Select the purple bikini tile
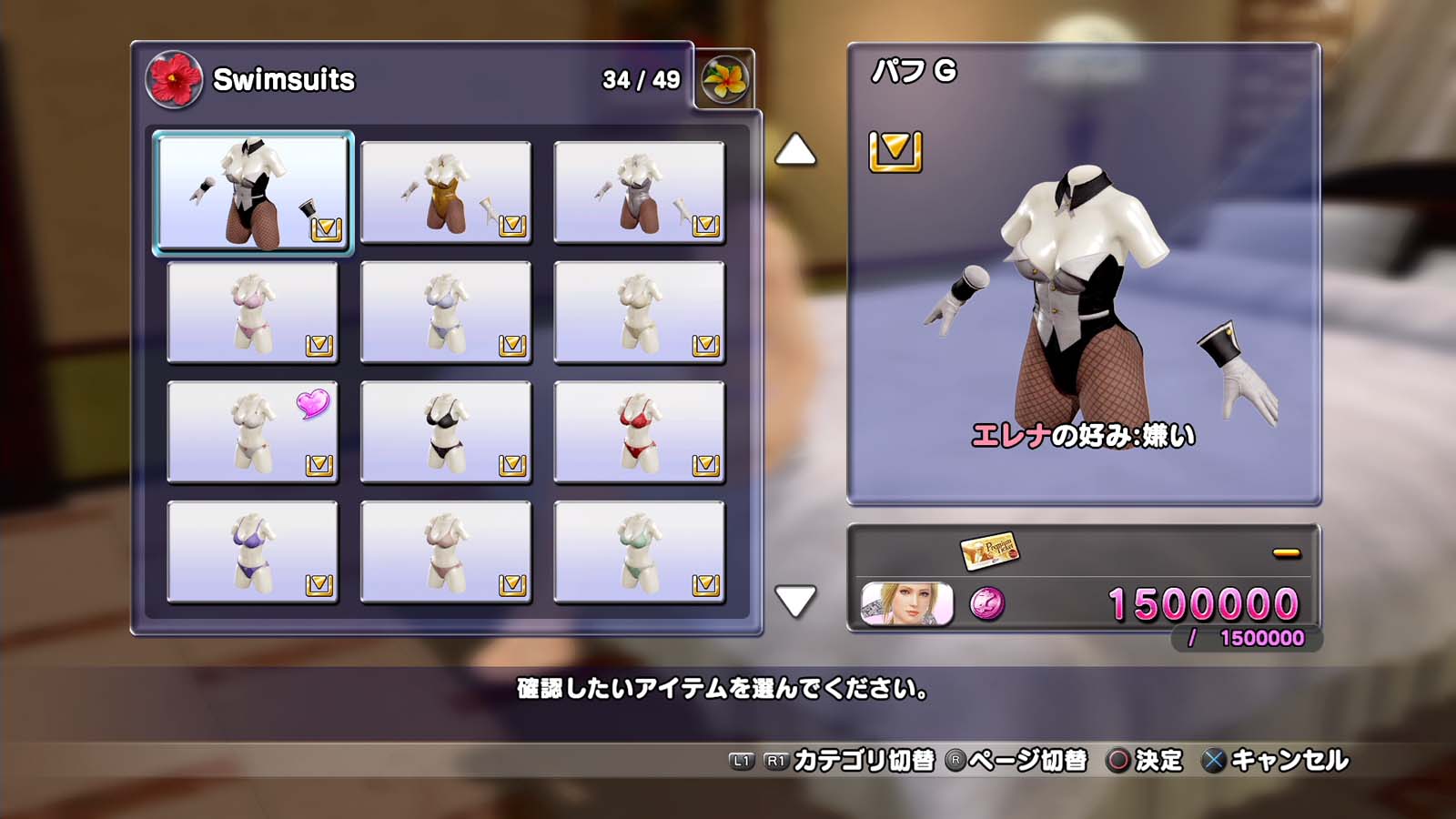This screenshot has height=819, width=1456. click(x=252, y=552)
